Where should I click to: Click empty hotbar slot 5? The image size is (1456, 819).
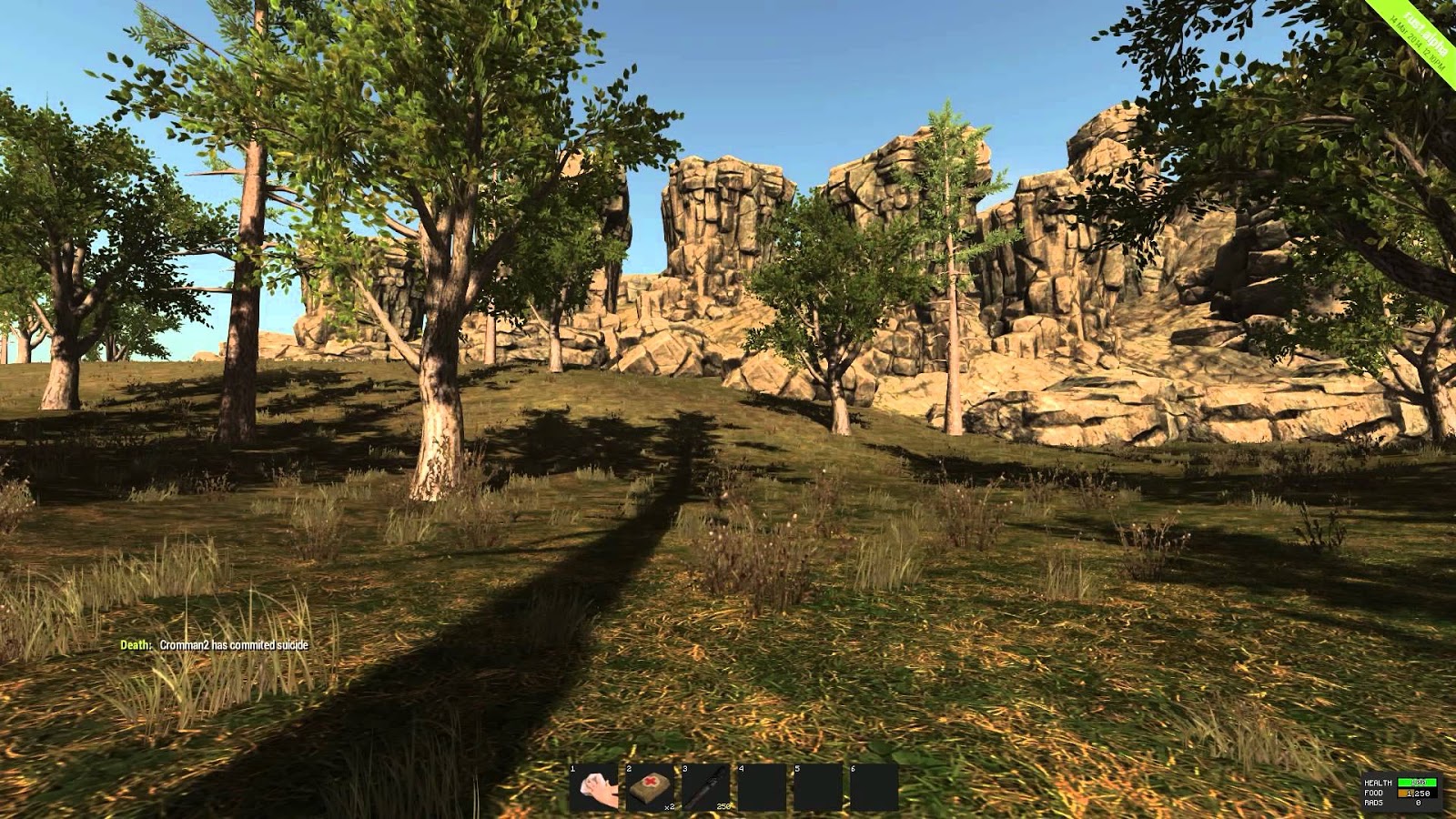[x=817, y=787]
